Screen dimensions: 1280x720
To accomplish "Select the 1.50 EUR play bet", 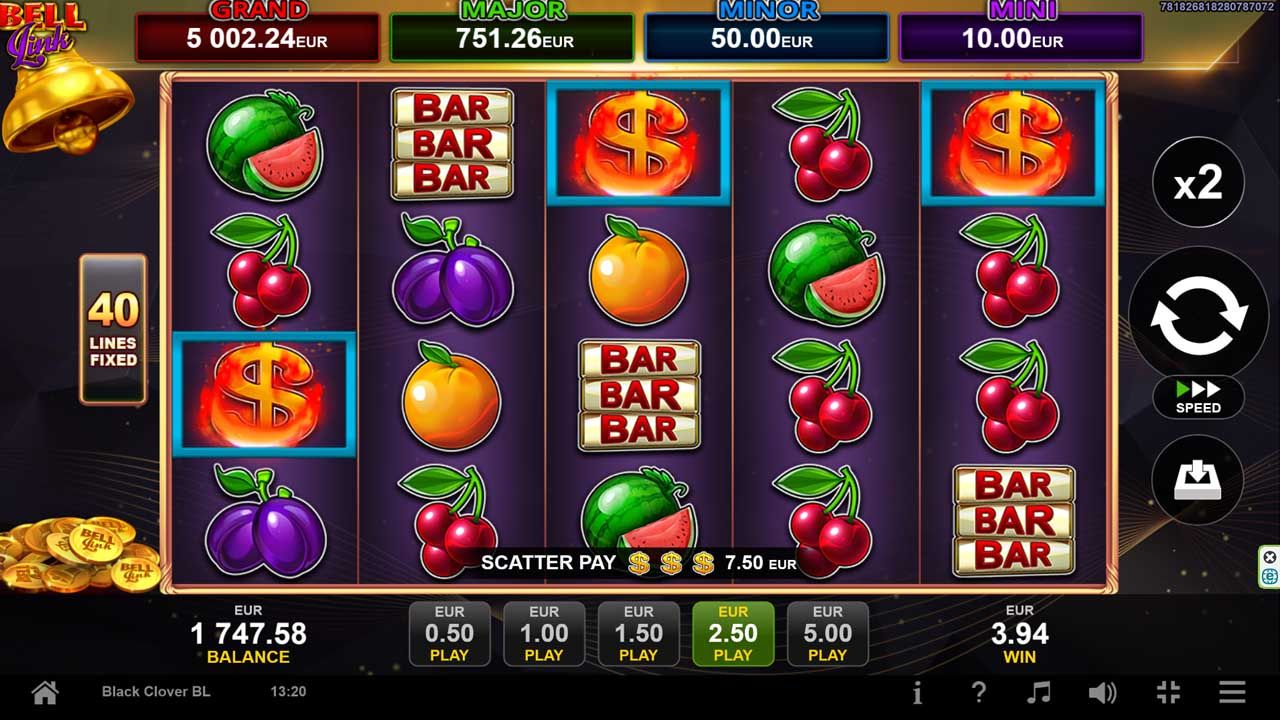I will [x=638, y=634].
